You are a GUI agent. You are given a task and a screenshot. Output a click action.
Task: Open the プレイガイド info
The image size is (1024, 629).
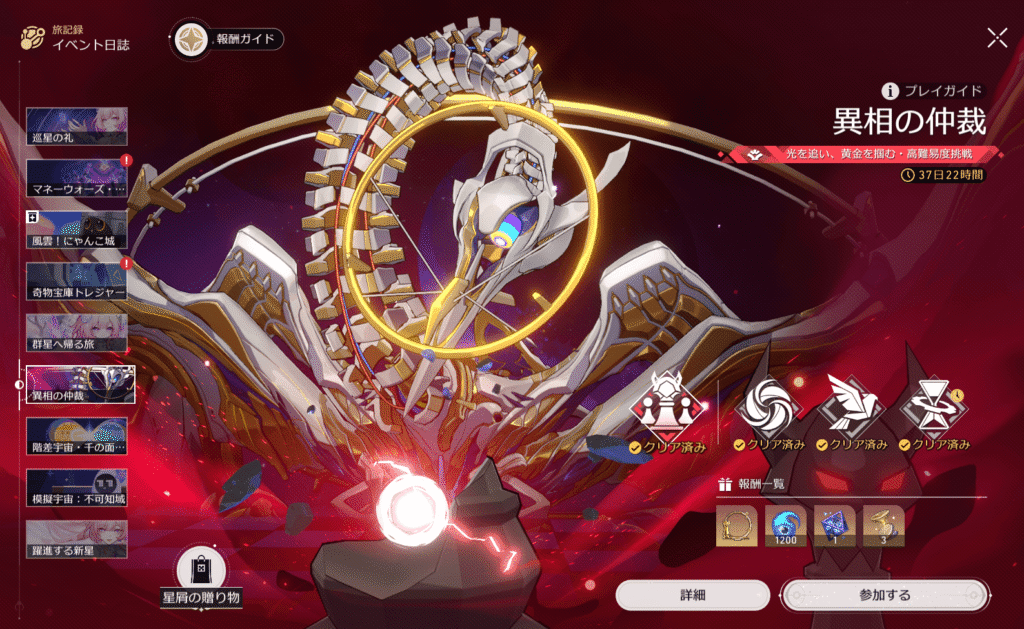pos(932,90)
